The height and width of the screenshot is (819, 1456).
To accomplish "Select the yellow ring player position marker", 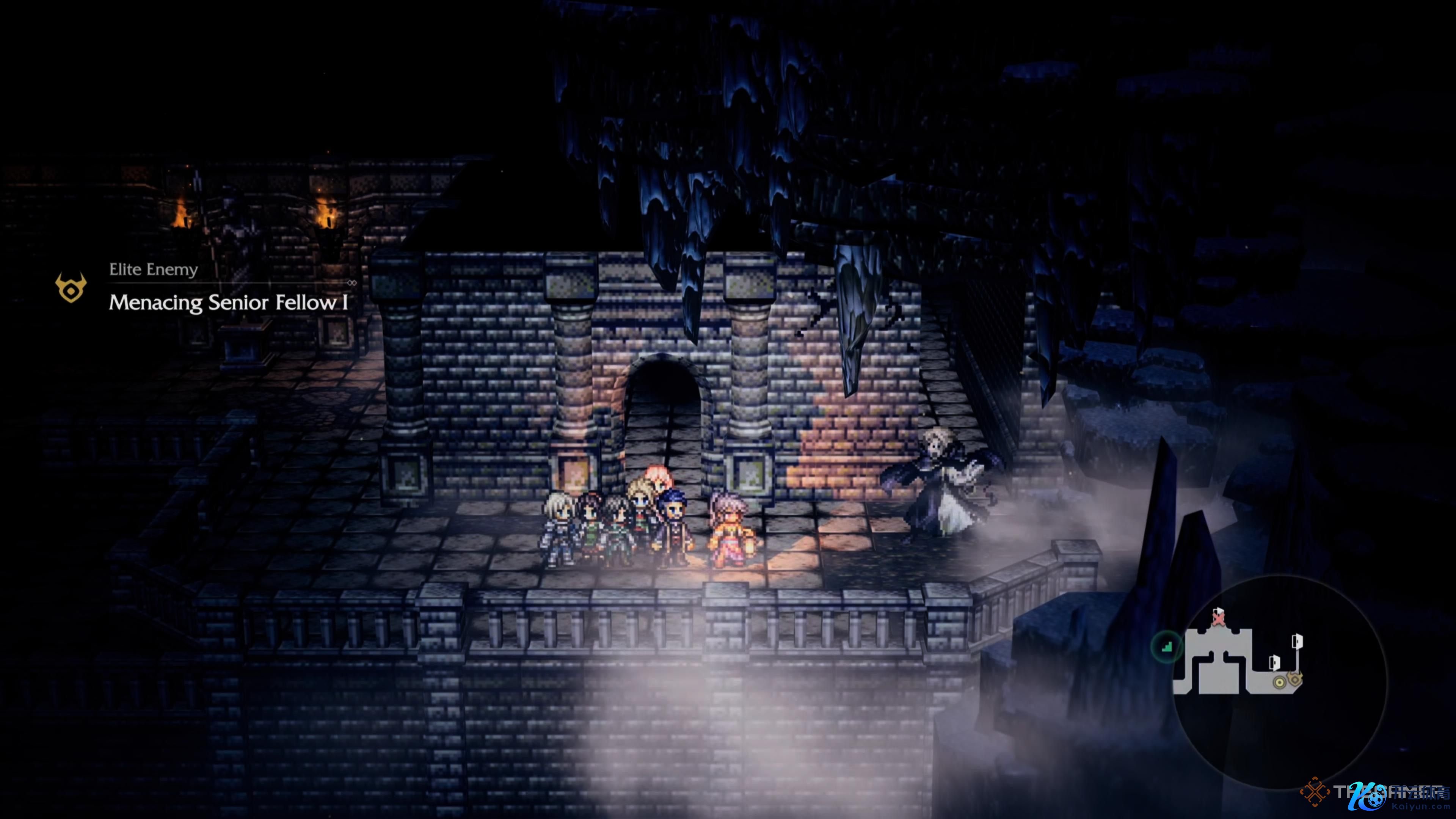I will [1279, 683].
